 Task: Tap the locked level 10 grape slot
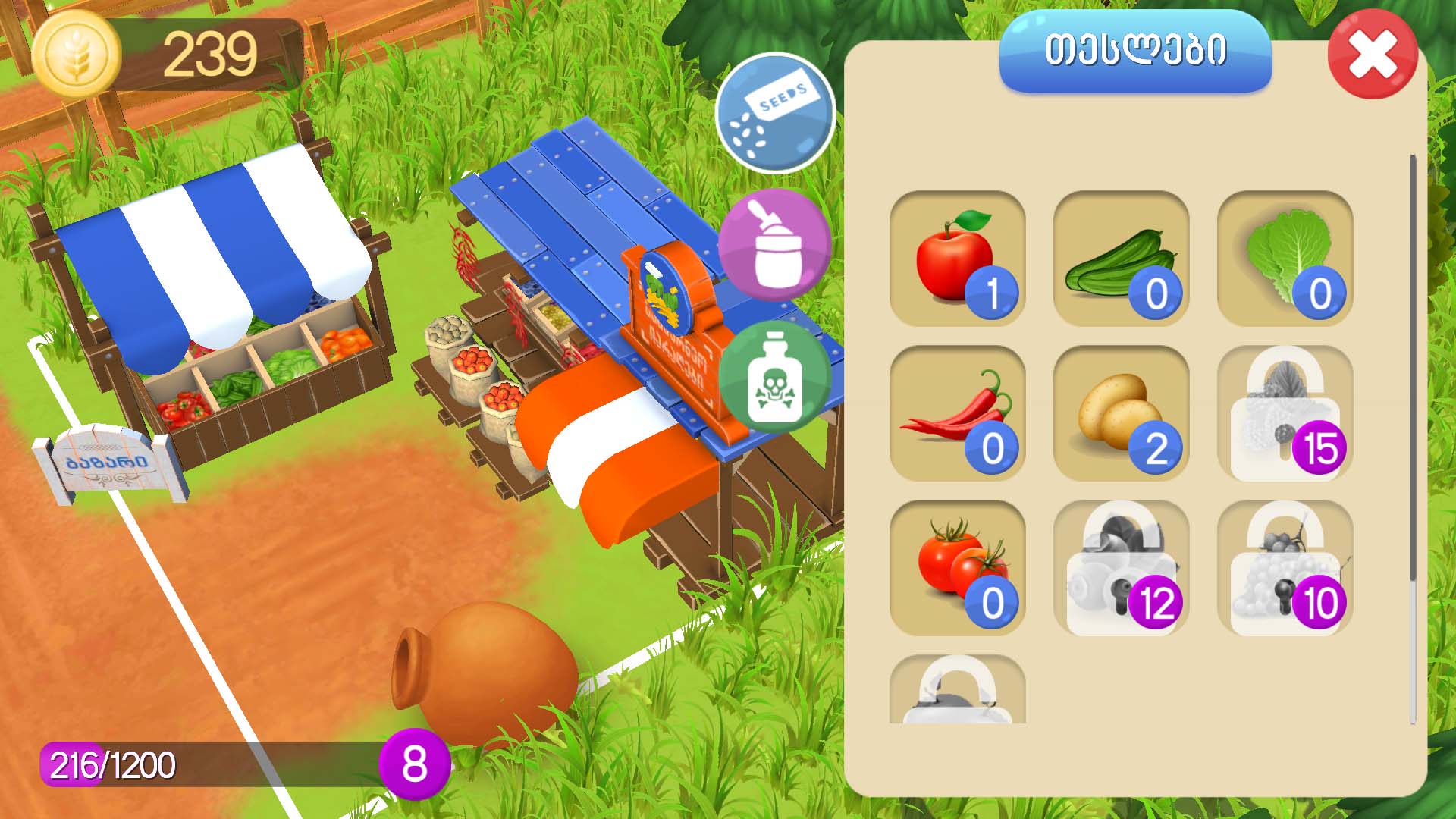coord(1285,568)
